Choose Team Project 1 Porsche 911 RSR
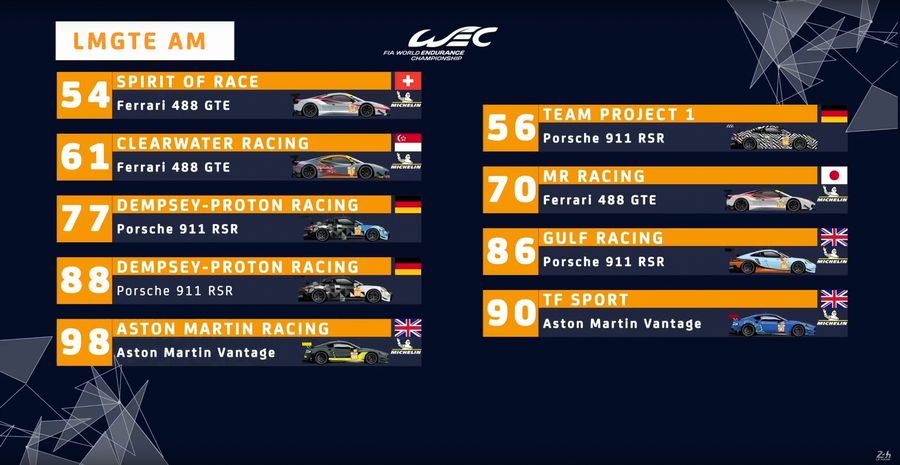Screen dimensions: 900x465 665,127
